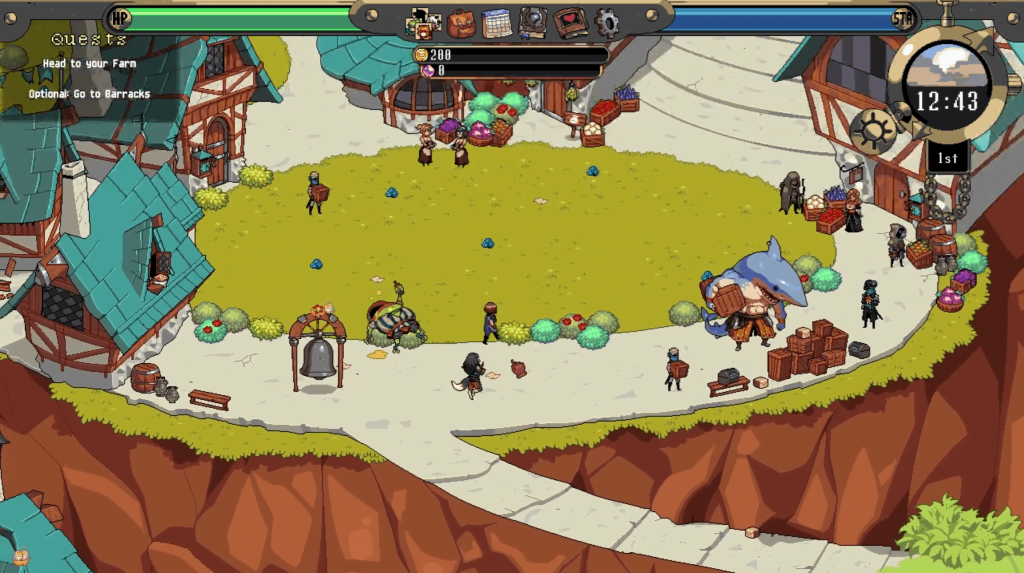Open the character portraits party menu
The height and width of the screenshot is (573, 1024).
pyautogui.click(x=424, y=22)
